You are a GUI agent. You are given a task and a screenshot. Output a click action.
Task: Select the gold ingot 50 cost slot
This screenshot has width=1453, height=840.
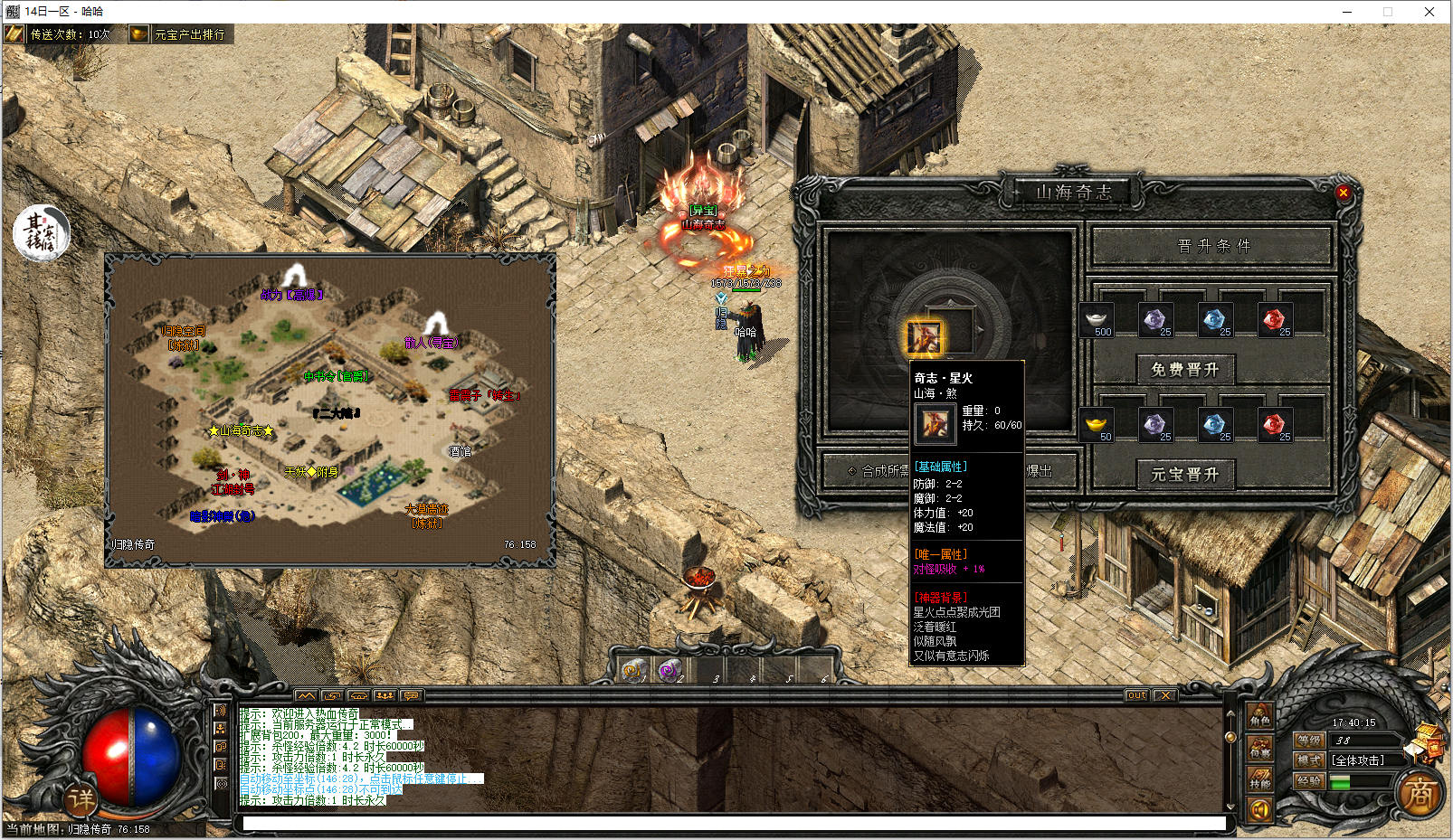(x=1097, y=425)
